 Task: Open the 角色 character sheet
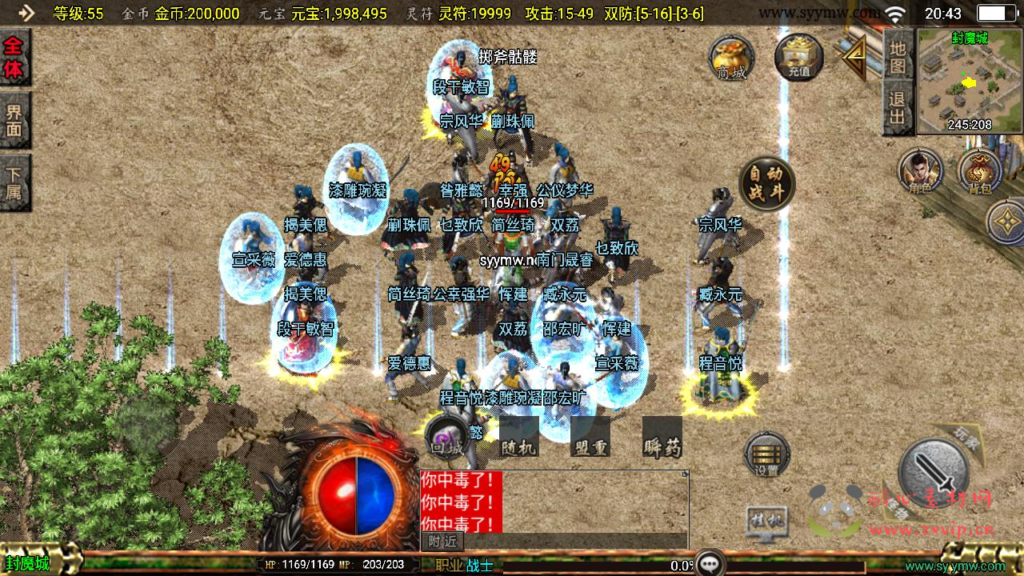[x=919, y=171]
